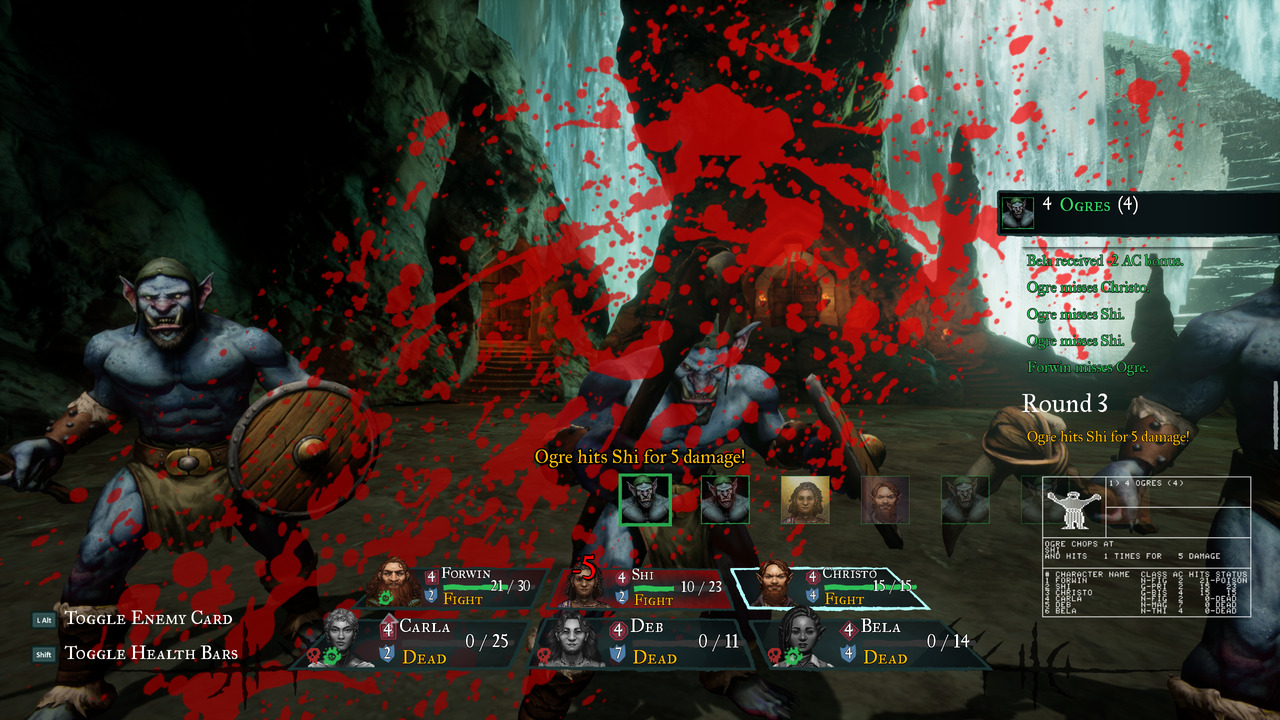Select Deb's party card

coord(640,642)
